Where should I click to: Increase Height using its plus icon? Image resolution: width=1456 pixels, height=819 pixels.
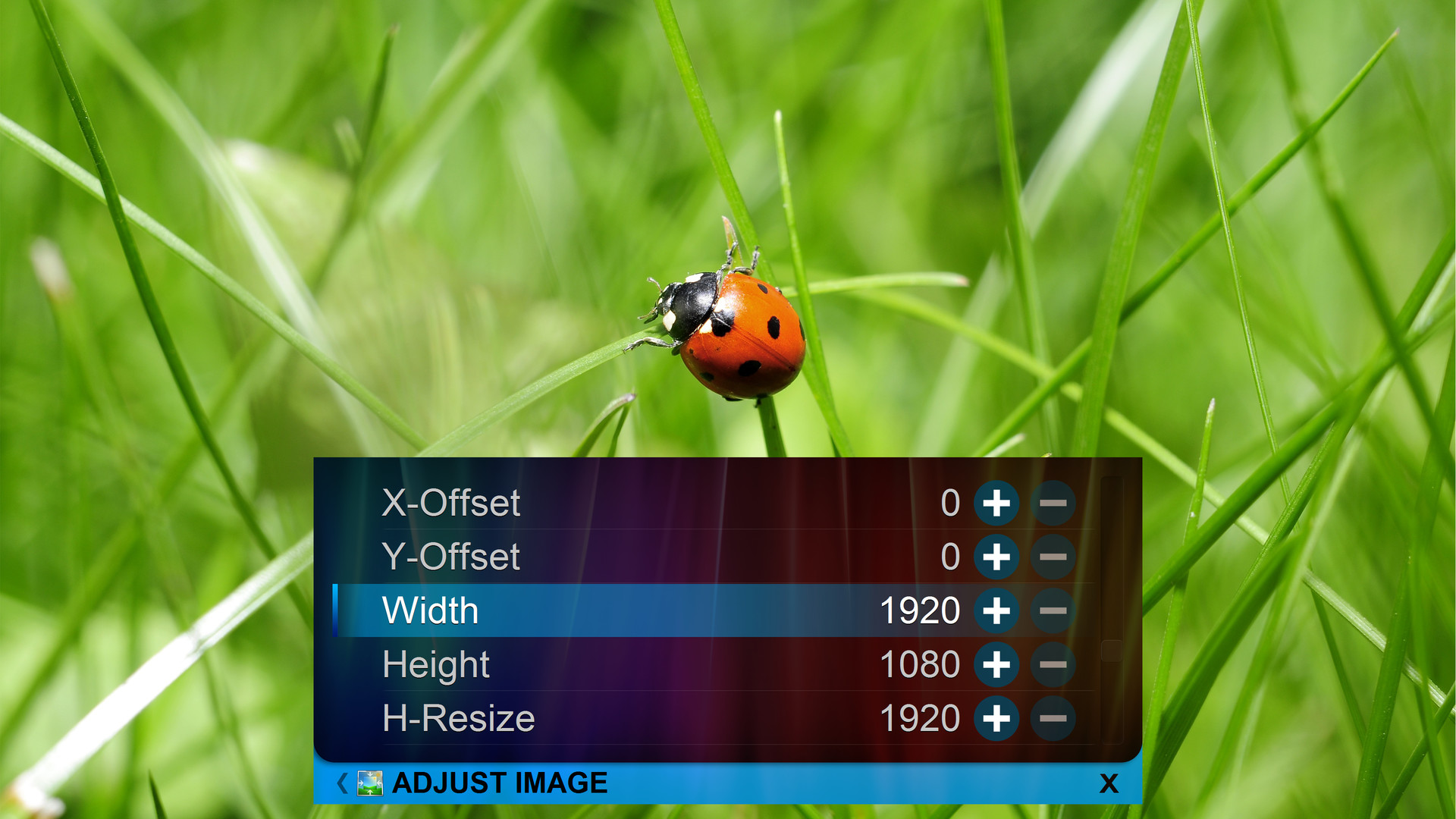[x=996, y=664]
